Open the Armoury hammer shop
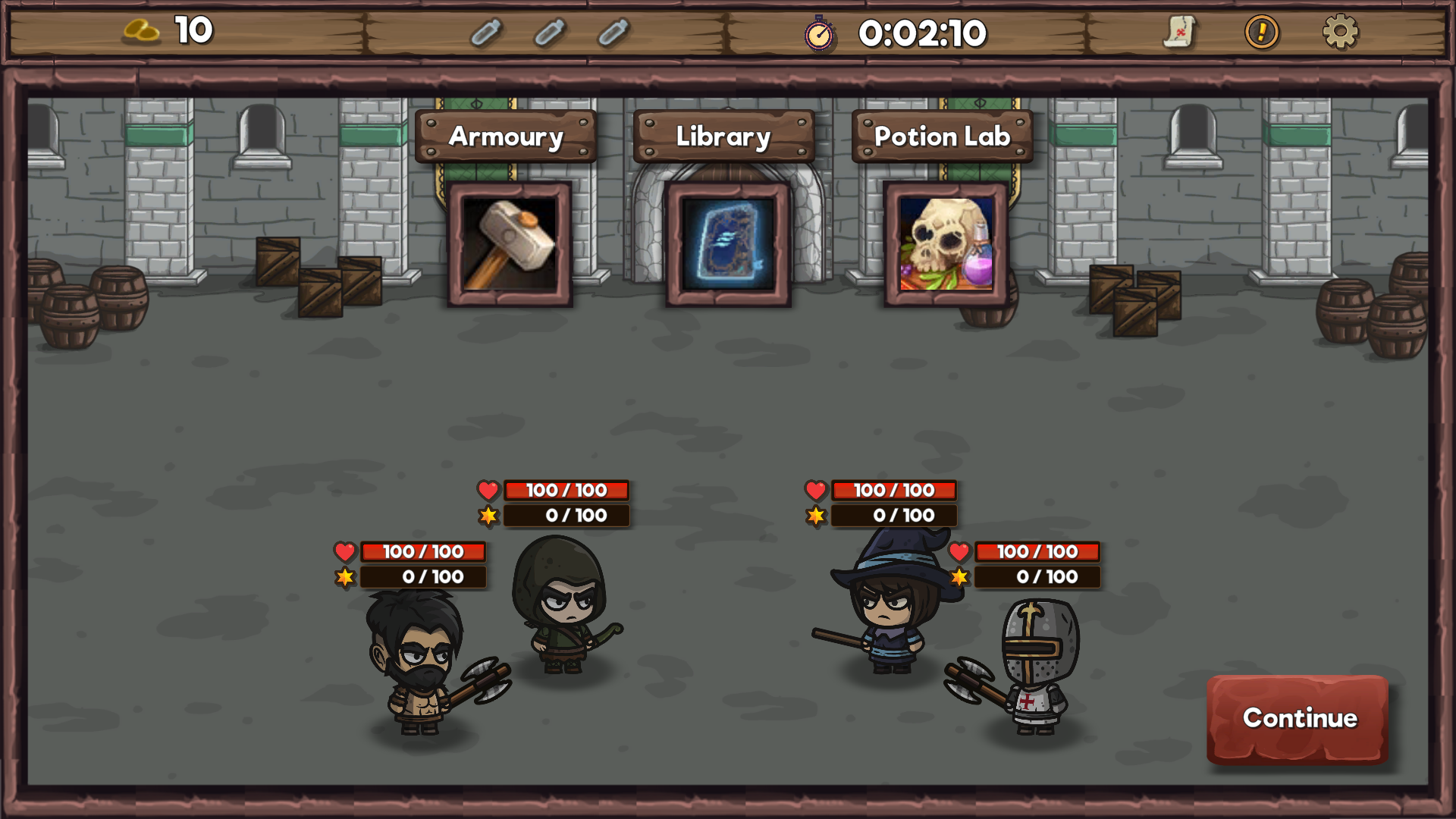This screenshot has height=819, width=1456. pyautogui.click(x=510, y=244)
